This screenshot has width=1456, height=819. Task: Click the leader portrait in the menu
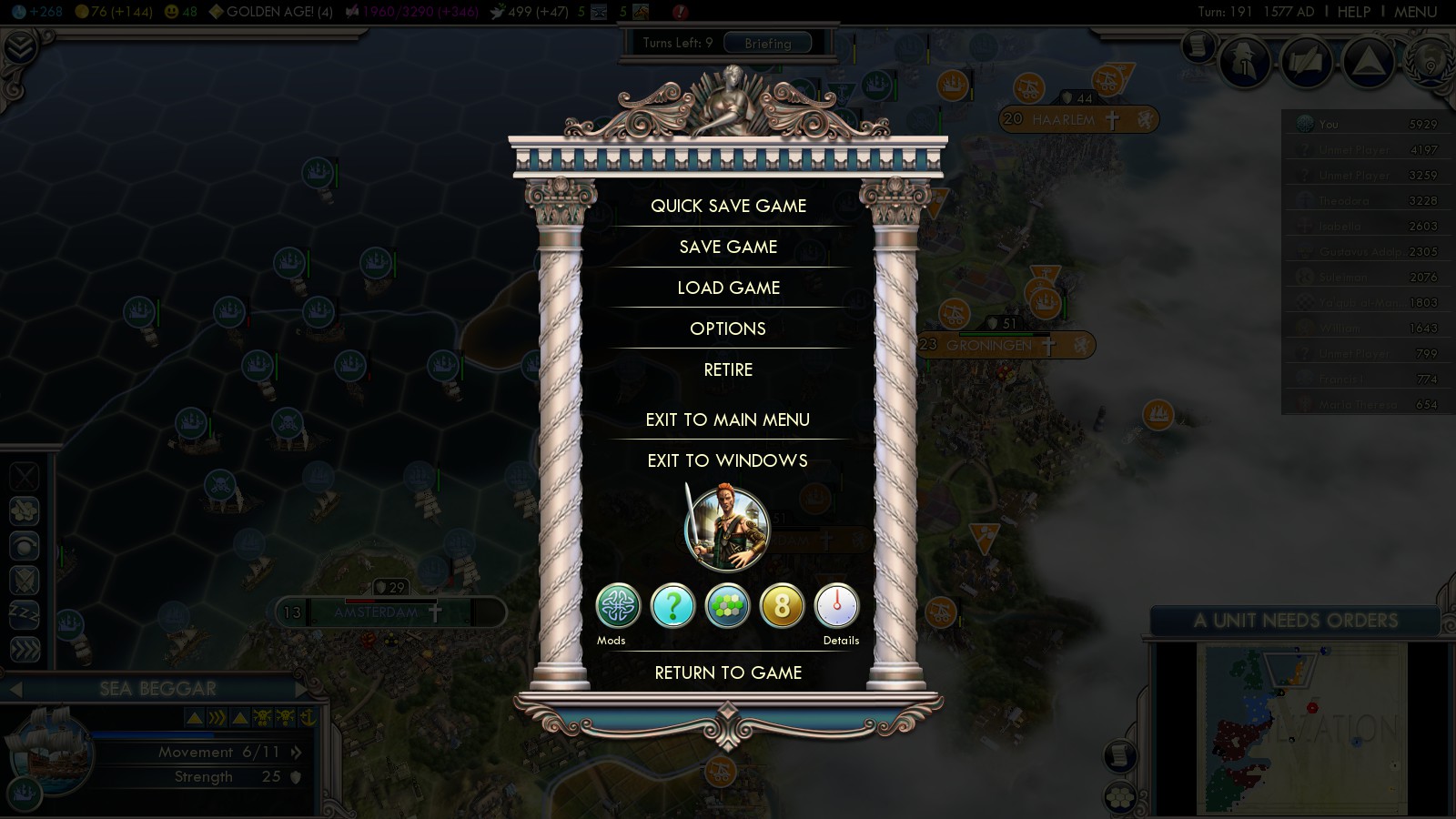[727, 529]
